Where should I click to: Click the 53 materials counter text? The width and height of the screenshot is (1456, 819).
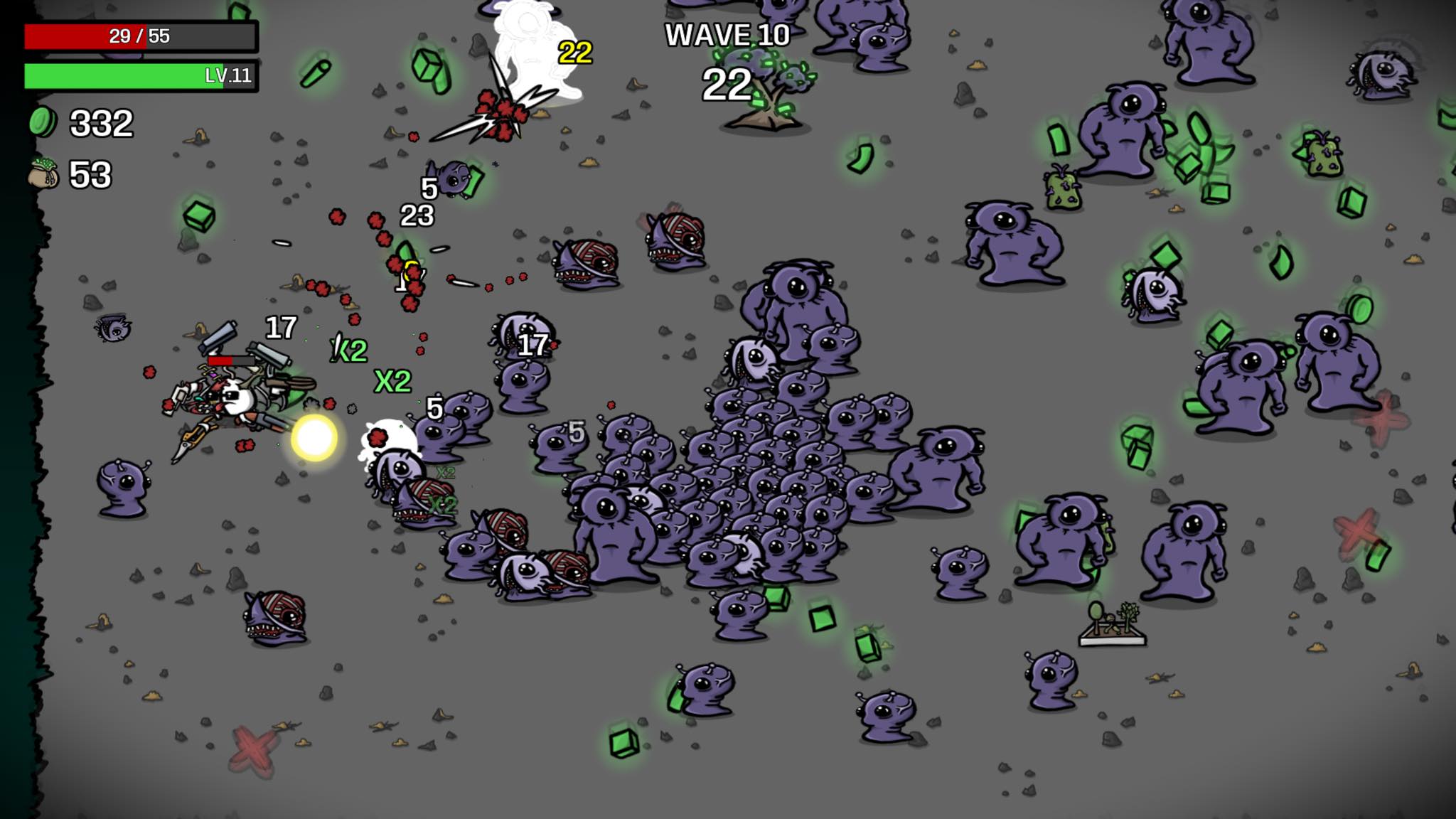90,173
